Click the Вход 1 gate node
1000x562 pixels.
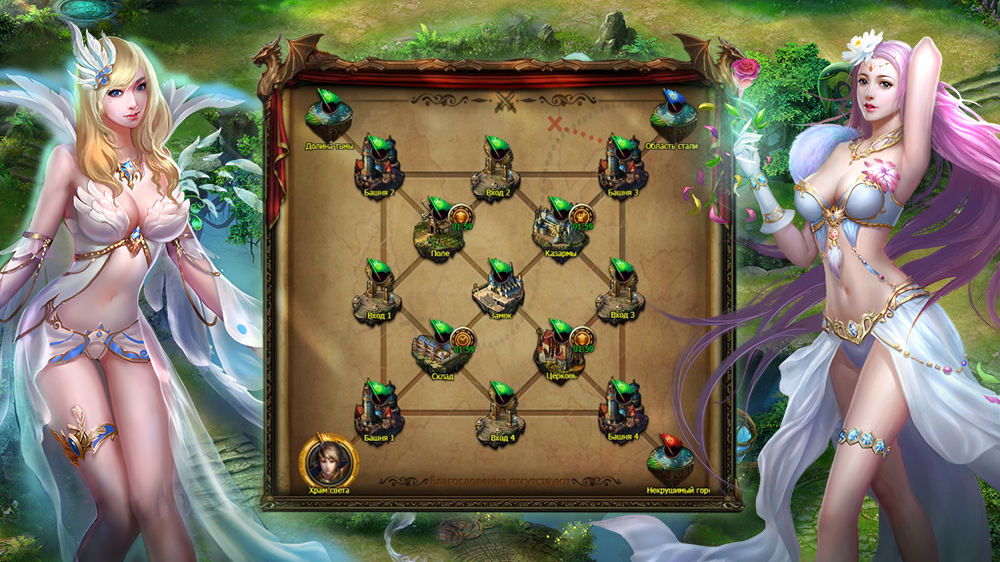[x=377, y=290]
